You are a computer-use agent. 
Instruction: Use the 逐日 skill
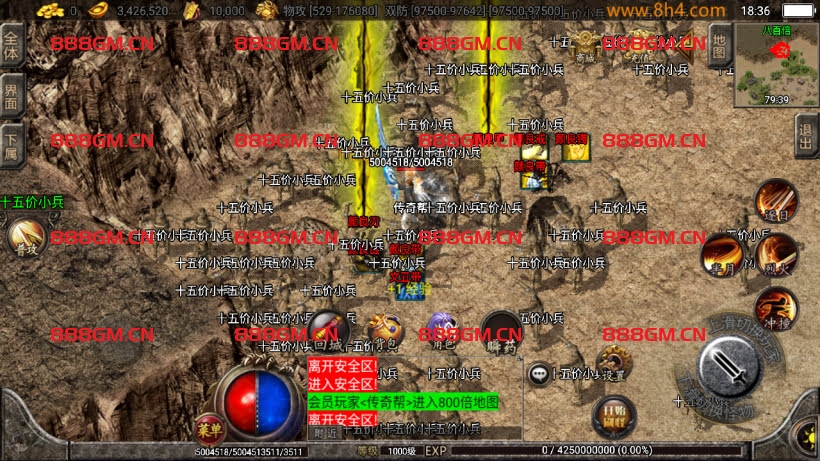[x=774, y=201]
